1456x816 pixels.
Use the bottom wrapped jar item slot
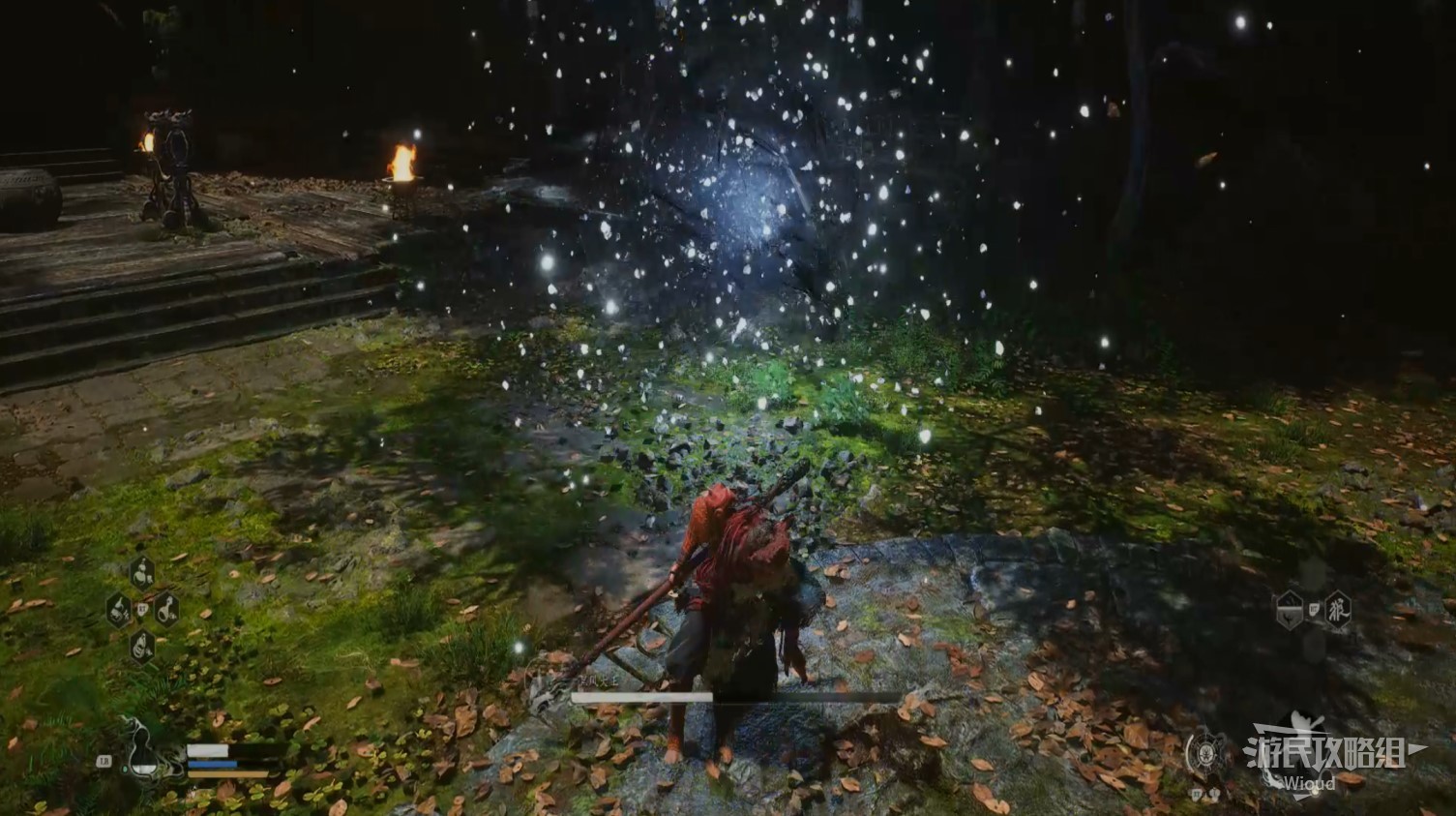pyautogui.click(x=142, y=646)
